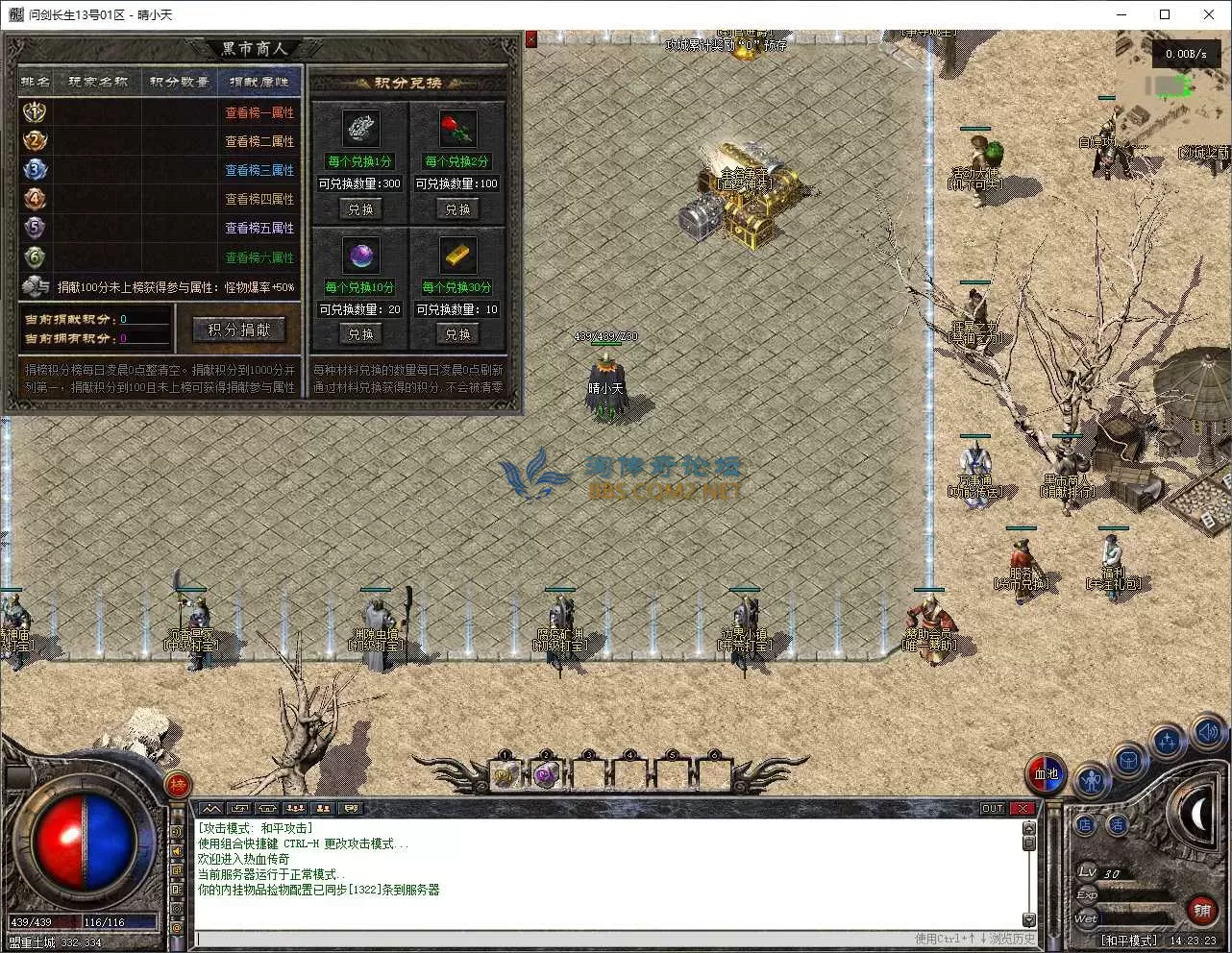View 查看榜三属性 rank three attributes

[x=259, y=170]
